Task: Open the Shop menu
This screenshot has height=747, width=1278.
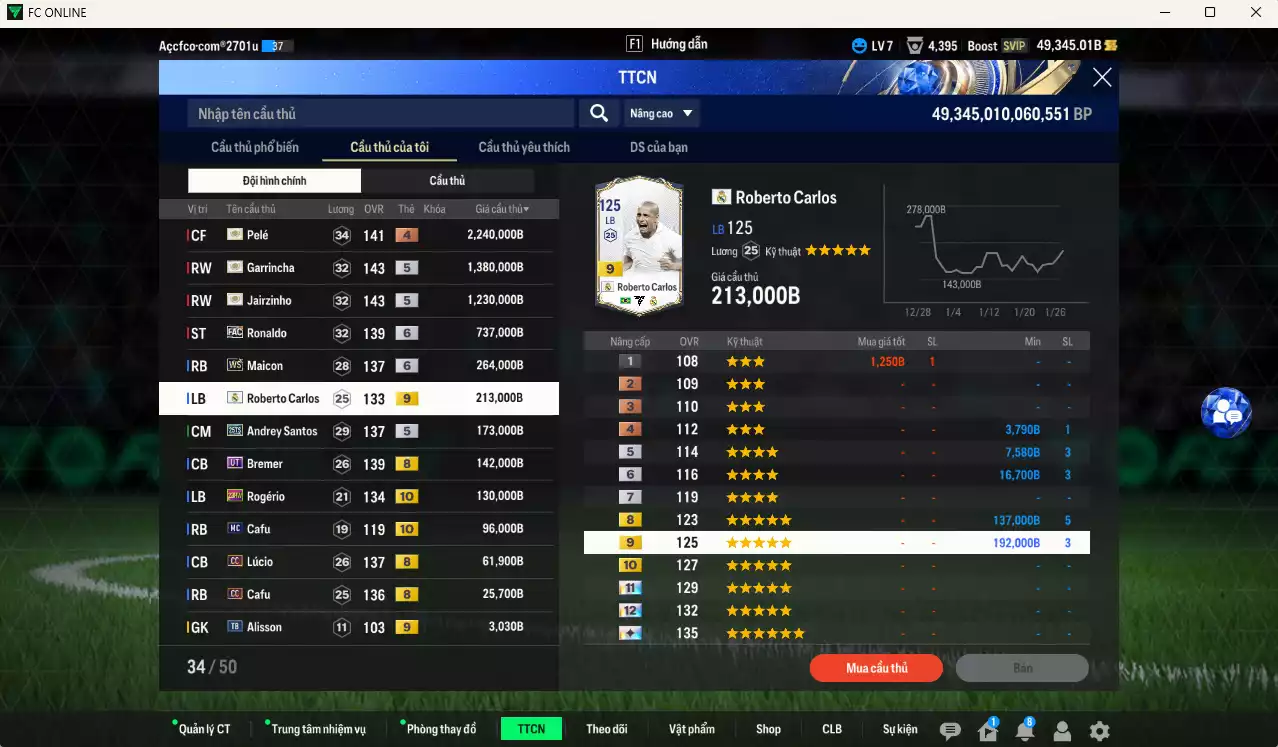Action: [x=768, y=729]
